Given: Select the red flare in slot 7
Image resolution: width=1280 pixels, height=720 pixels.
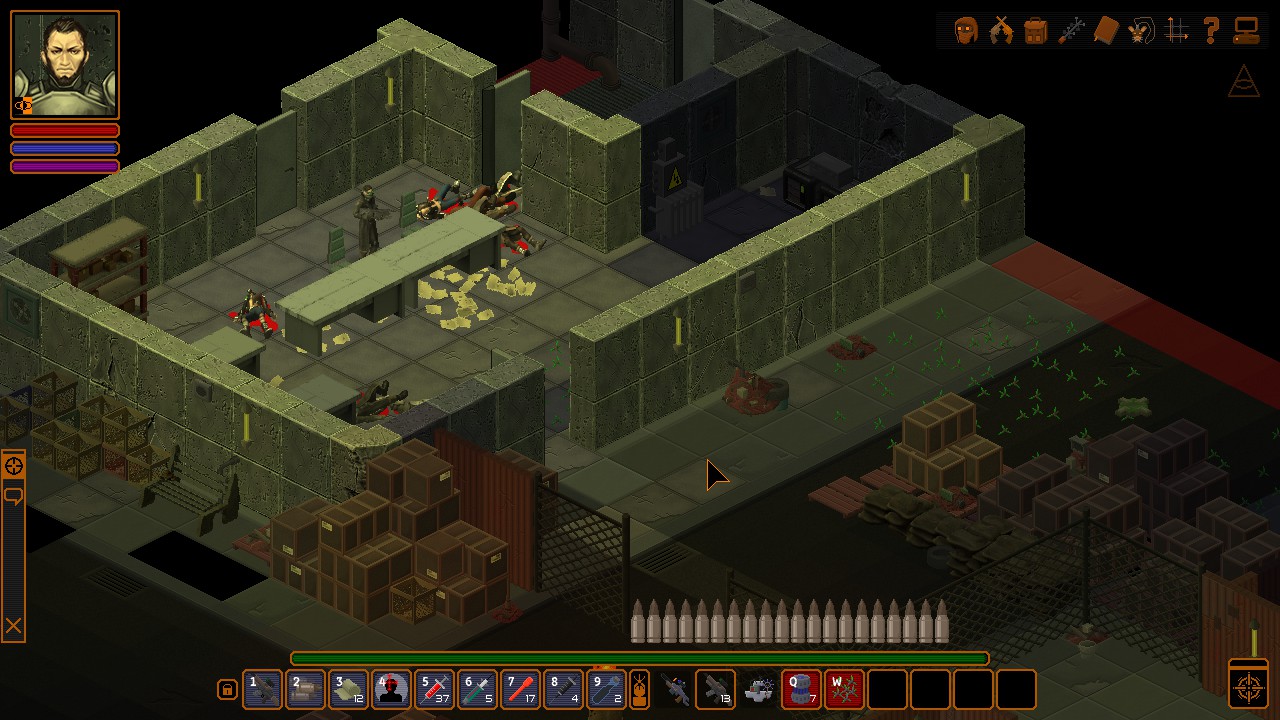Looking at the screenshot, I should click(520, 690).
